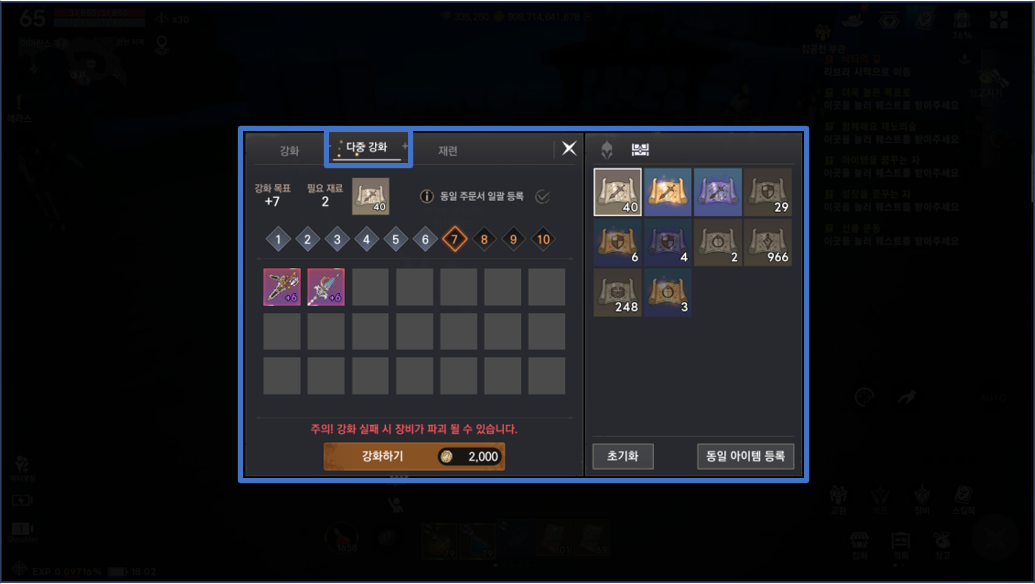
Task: Select the scroll stack of 966
Action: 768,242
